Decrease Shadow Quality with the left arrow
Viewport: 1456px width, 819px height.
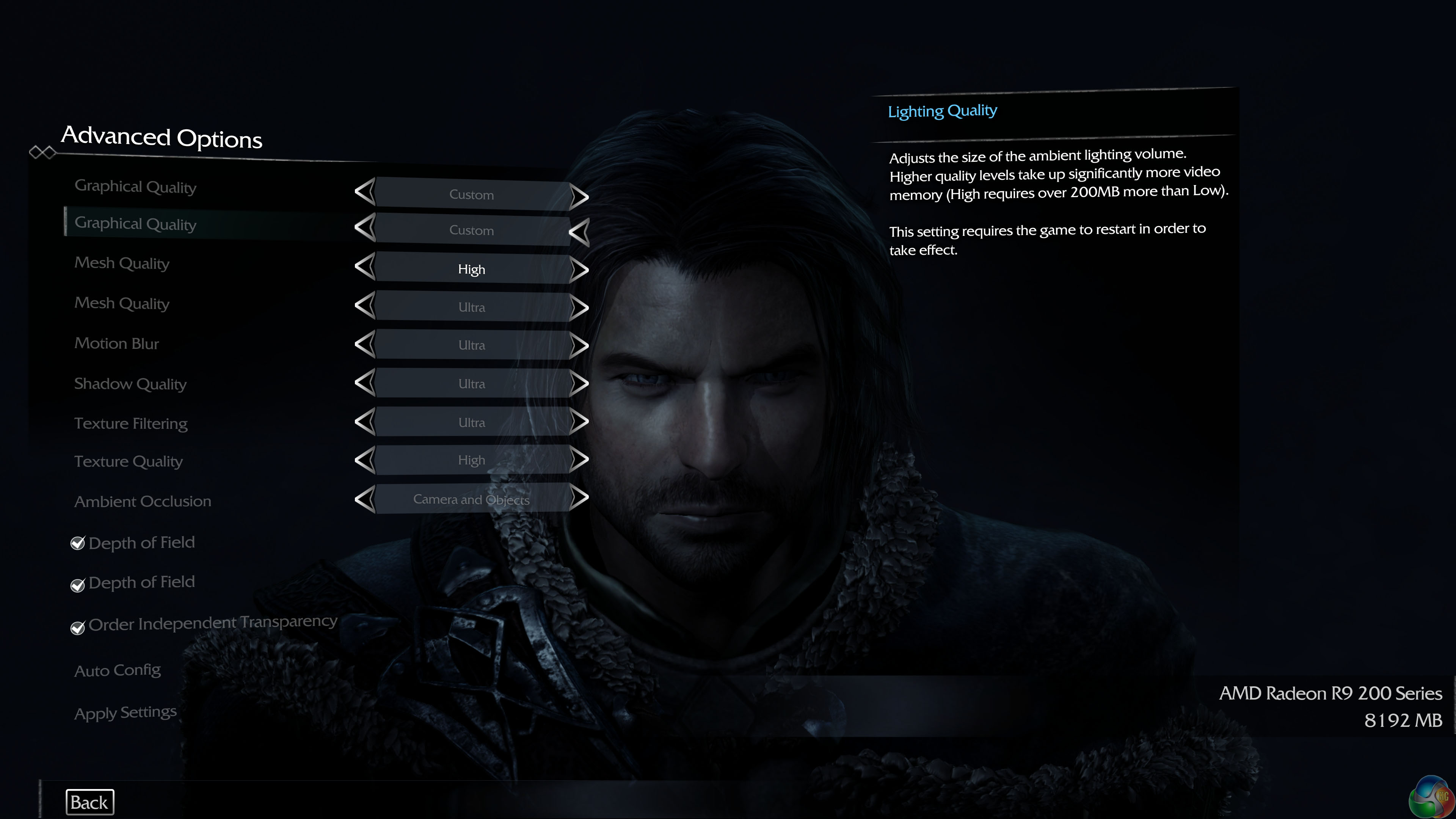(364, 383)
